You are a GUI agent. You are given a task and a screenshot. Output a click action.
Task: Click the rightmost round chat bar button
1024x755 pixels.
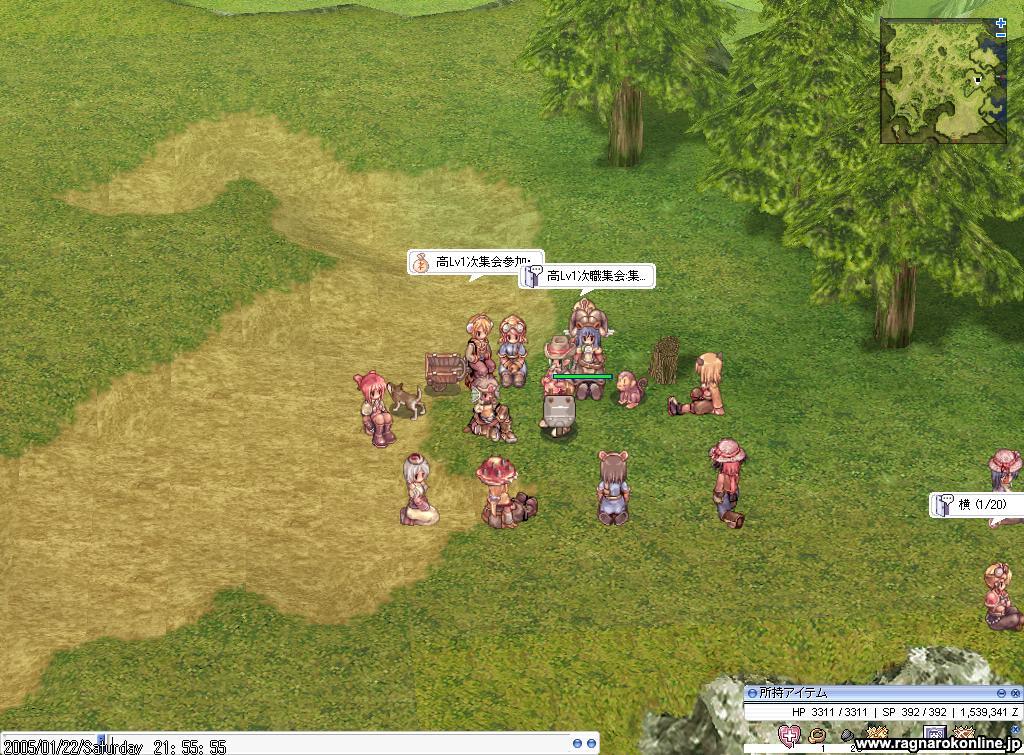[591, 744]
